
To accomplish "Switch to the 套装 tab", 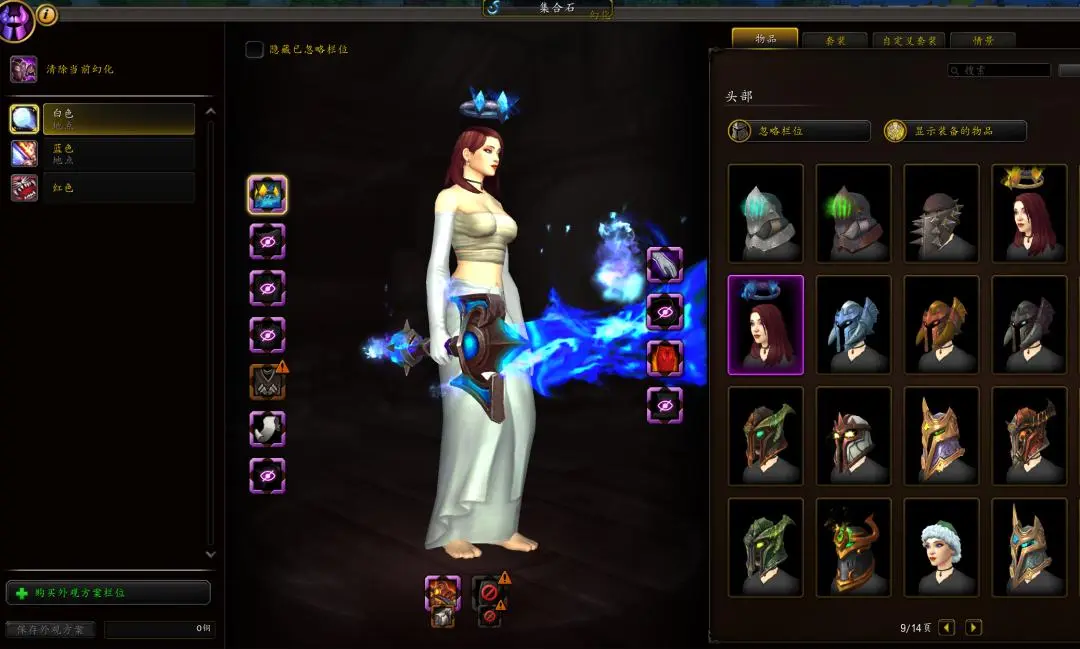I will (x=836, y=40).
